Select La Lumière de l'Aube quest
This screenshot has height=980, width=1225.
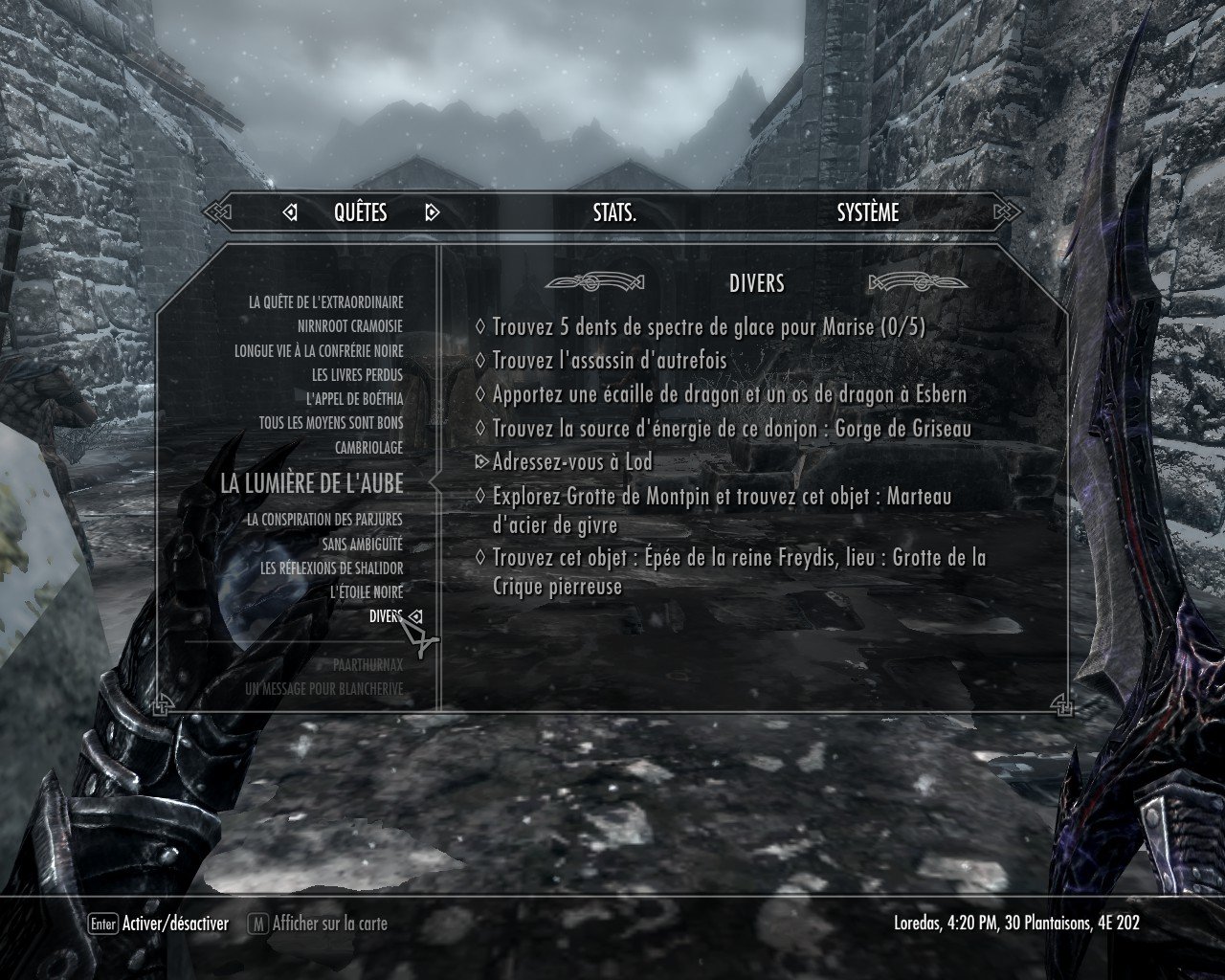click(312, 483)
